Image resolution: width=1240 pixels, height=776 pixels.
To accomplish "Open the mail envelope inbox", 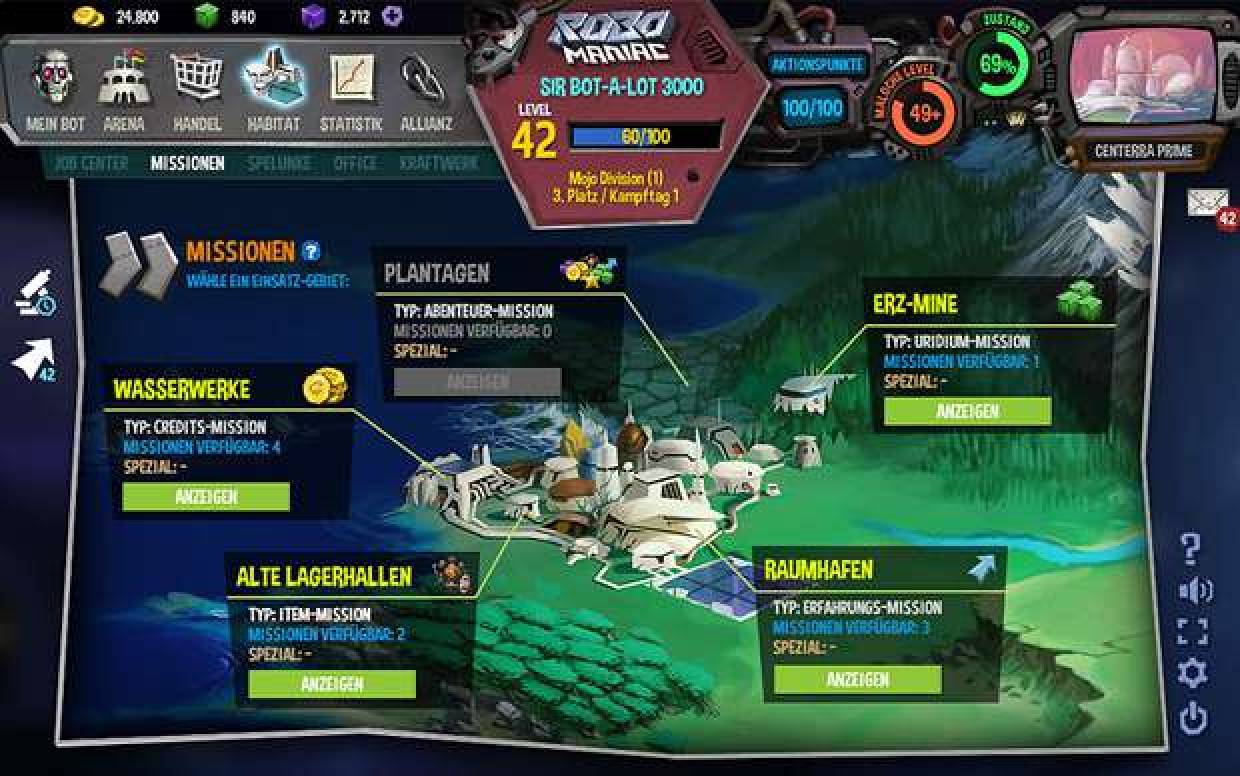I will pyautogui.click(x=1208, y=203).
